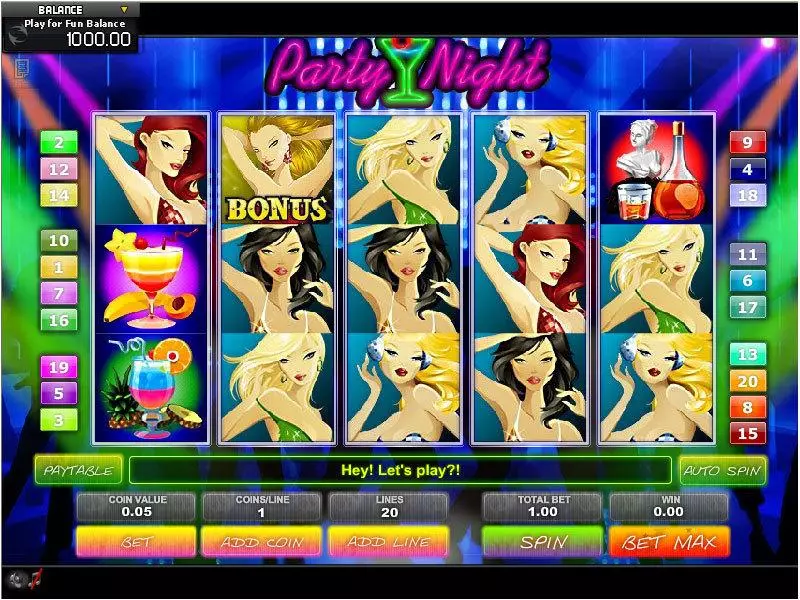The width and height of the screenshot is (800, 600).
Task: Place the maximum bet with Bet Max
Action: [x=669, y=542]
